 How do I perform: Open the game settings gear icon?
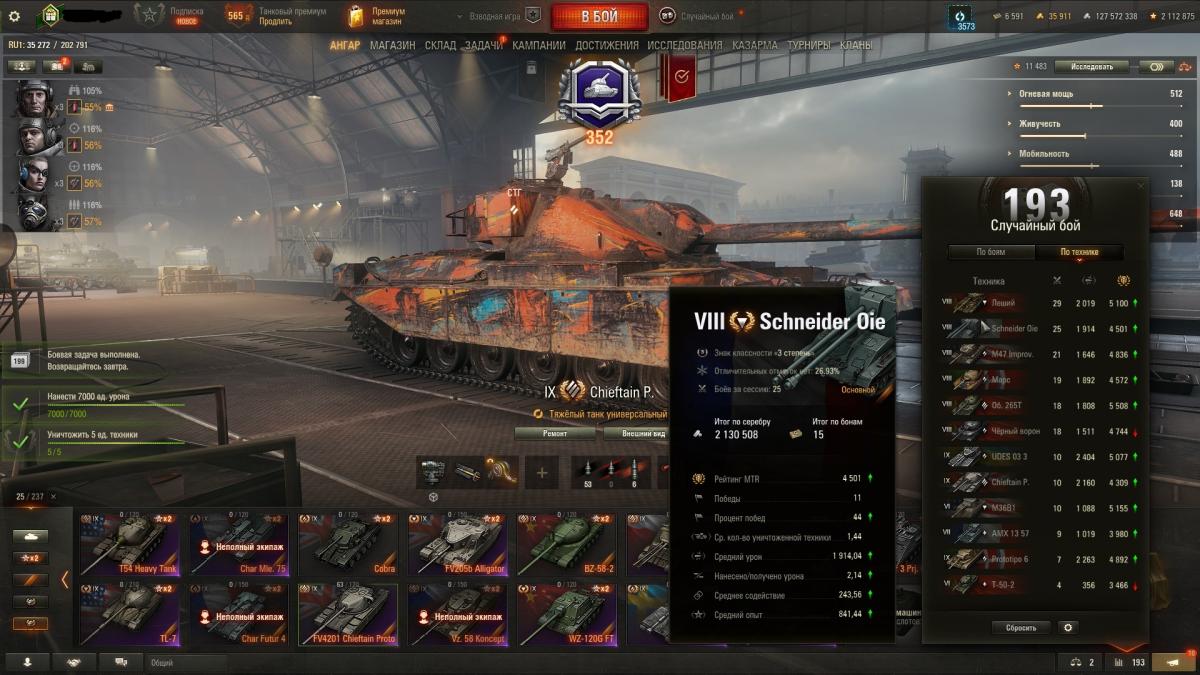coord(14,16)
